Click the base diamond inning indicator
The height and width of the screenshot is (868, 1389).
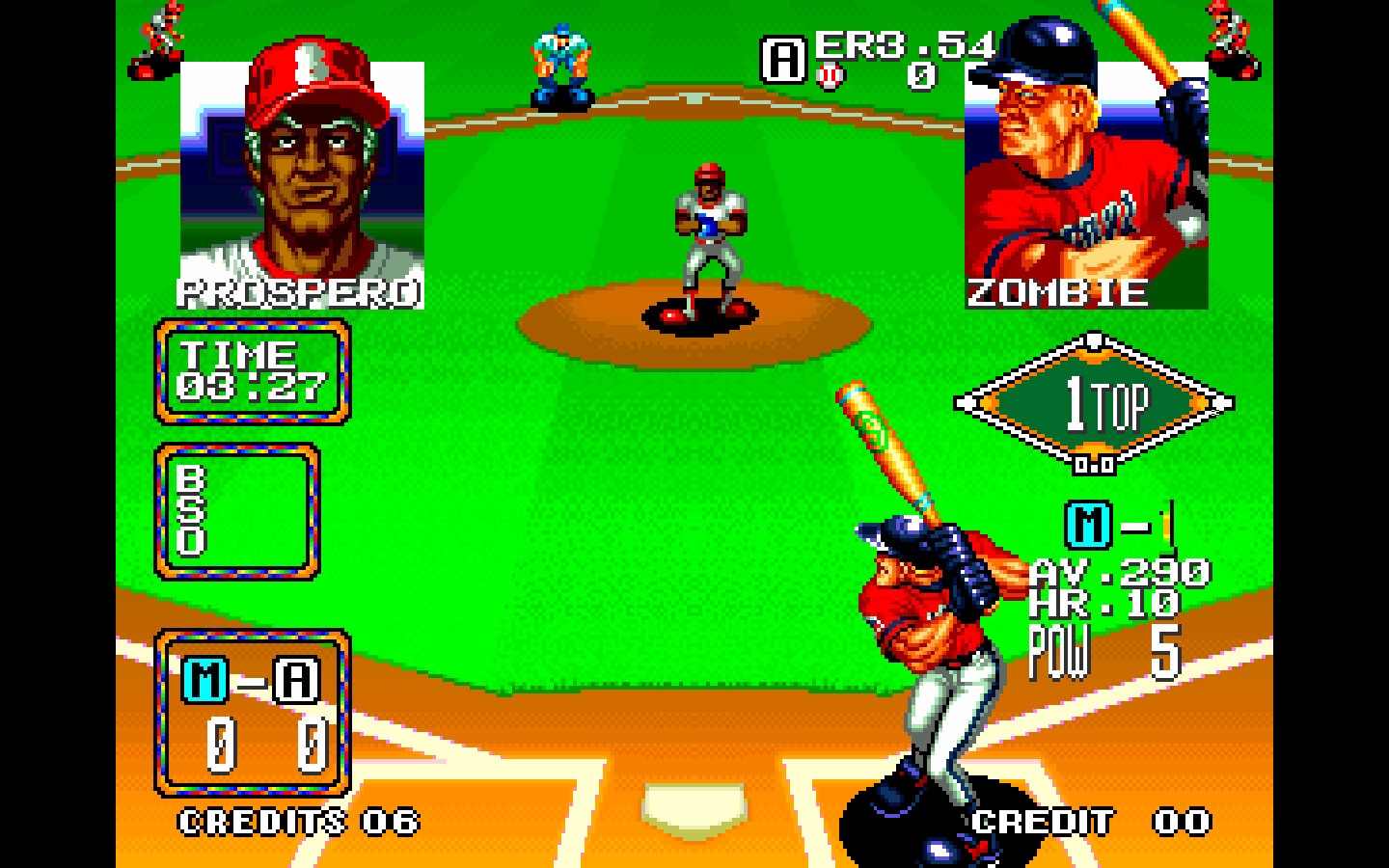pos(1094,404)
